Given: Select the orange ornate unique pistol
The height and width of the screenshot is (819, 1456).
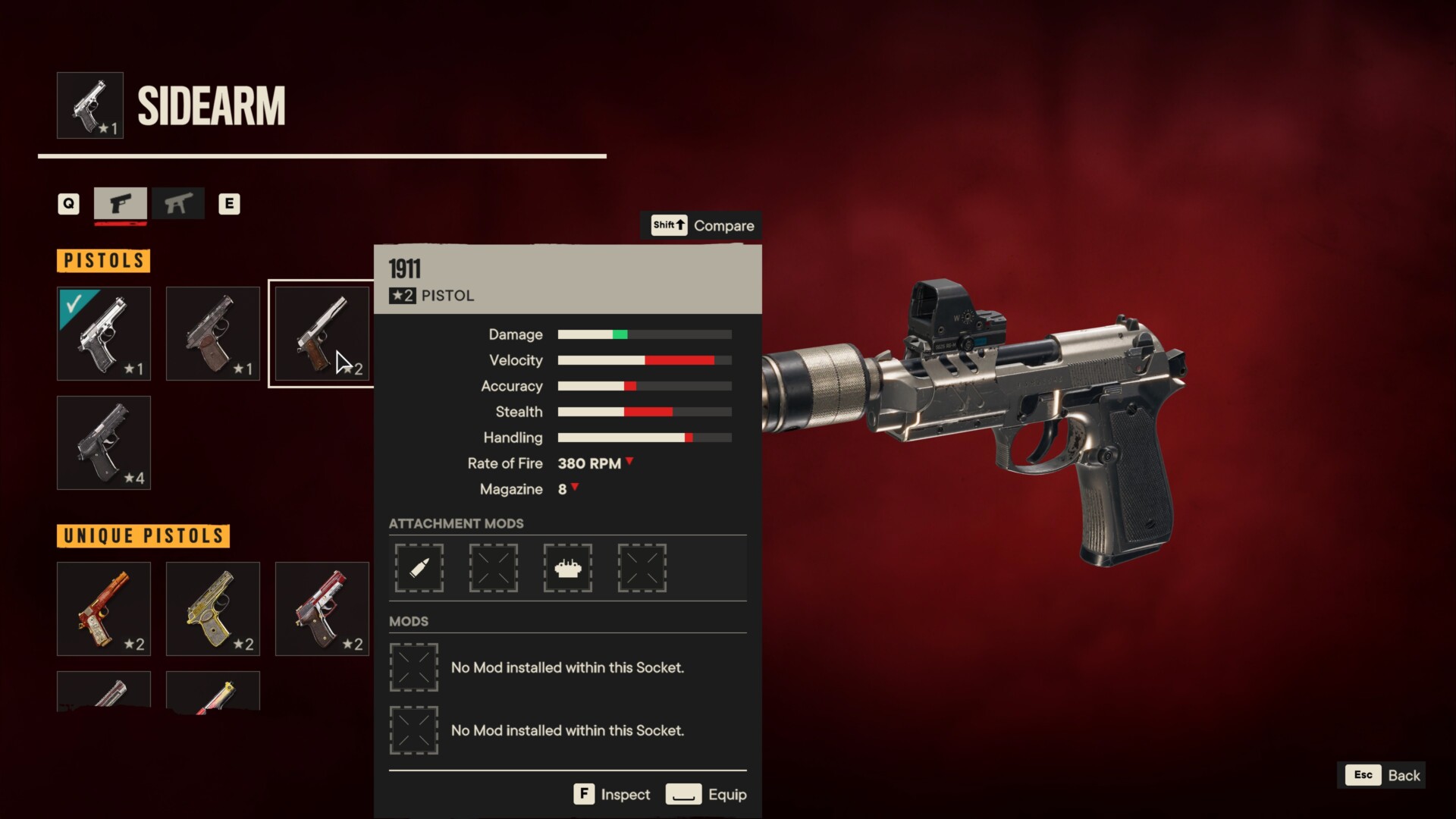Looking at the screenshot, I should click(104, 609).
